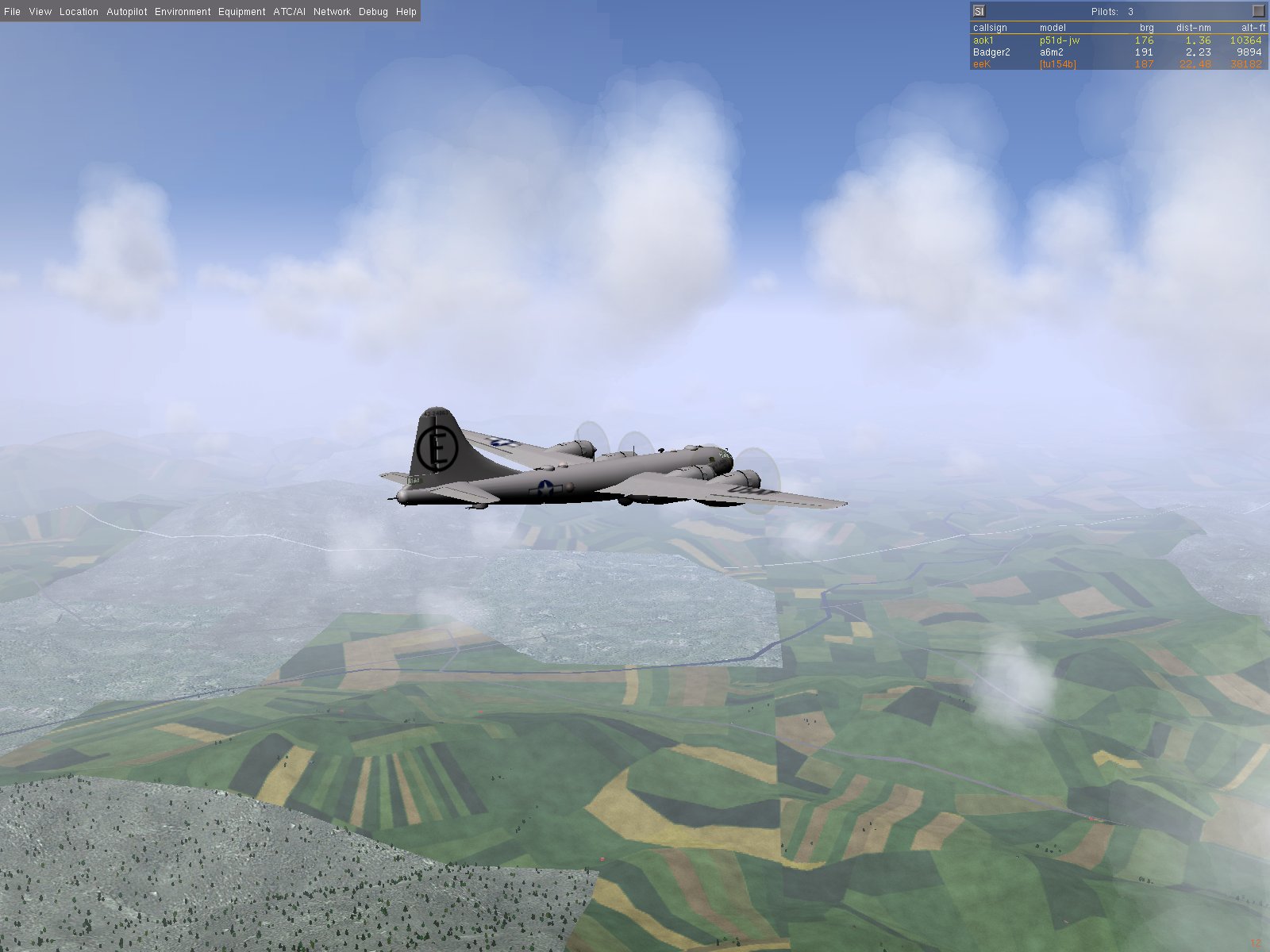1270x952 pixels.
Task: Expand the ATC/AI menu
Action: (289, 12)
